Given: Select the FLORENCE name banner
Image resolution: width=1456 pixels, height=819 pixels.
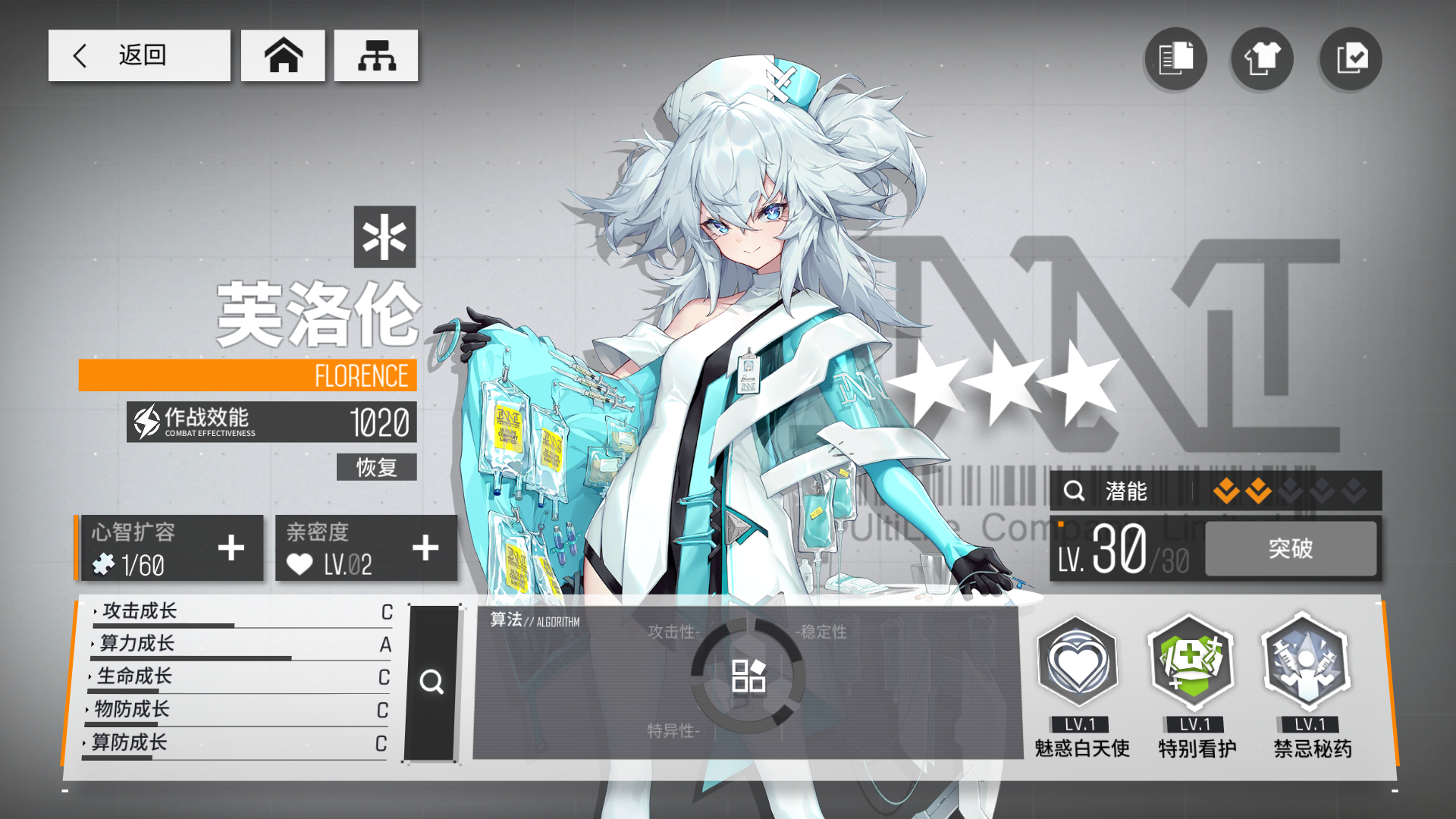Looking at the screenshot, I should coord(248,375).
